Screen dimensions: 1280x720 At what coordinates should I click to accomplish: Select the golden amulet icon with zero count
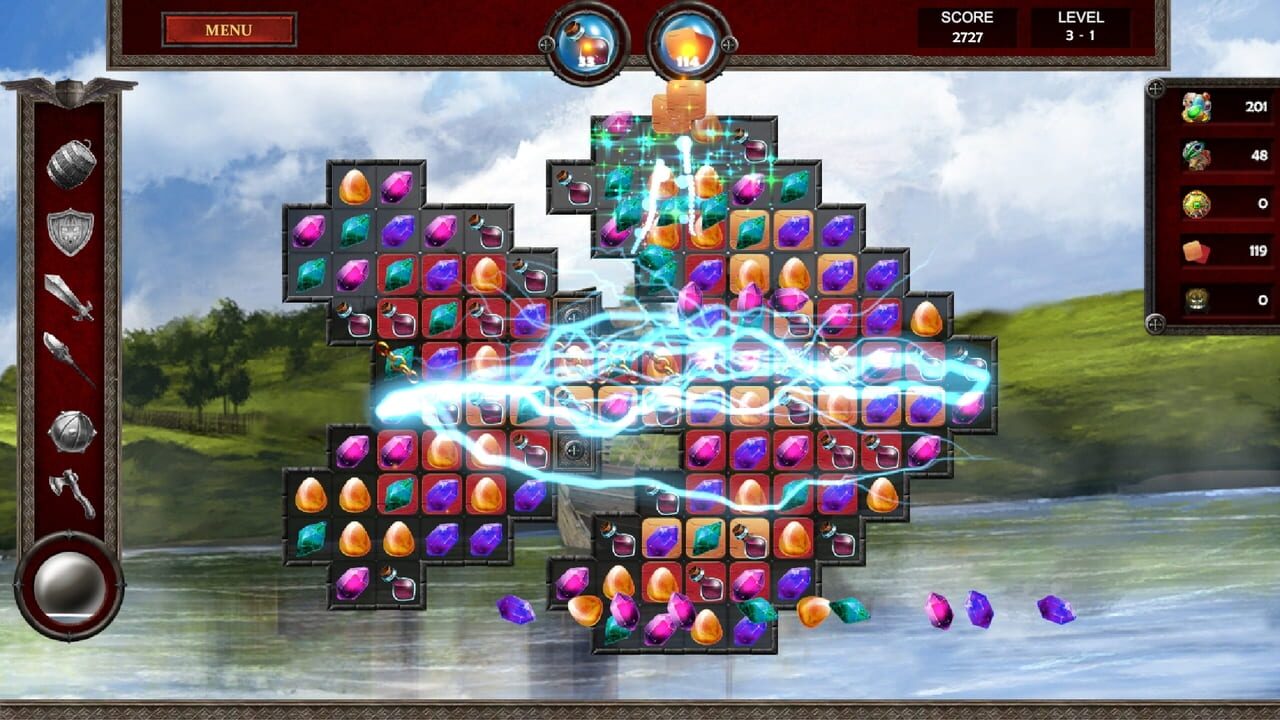tap(1195, 203)
